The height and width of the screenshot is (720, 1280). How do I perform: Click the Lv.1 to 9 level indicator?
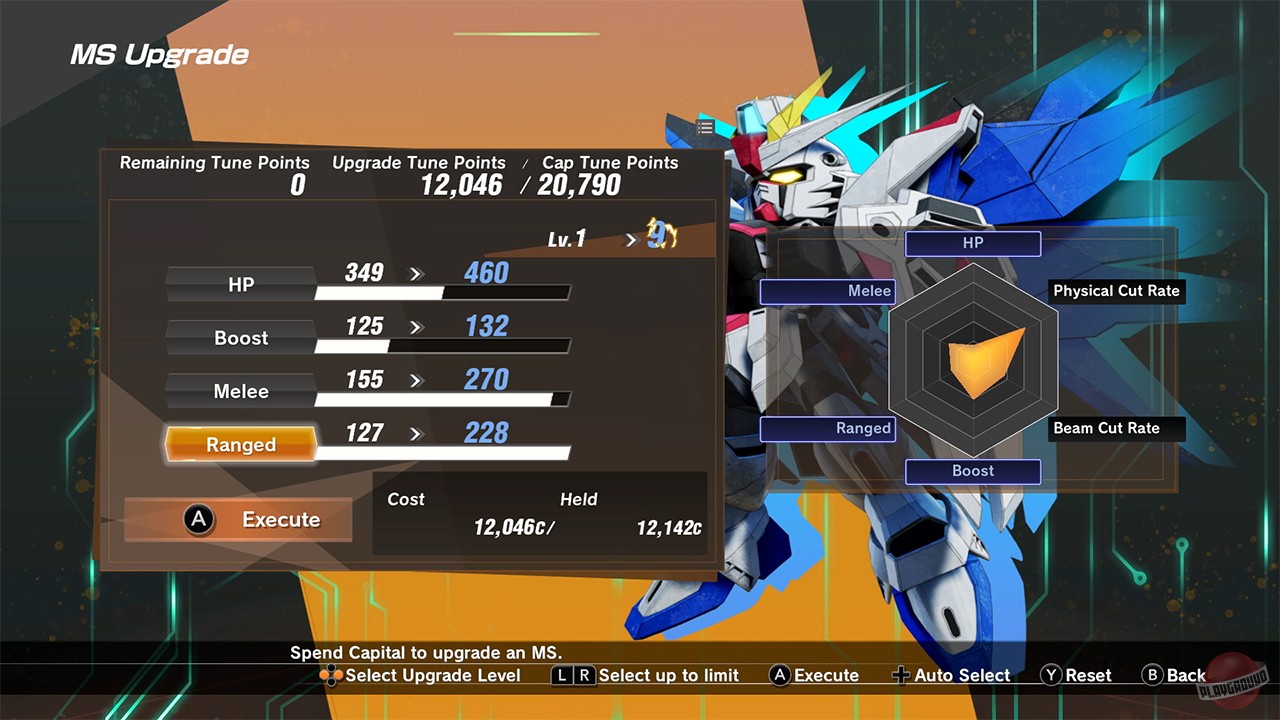pyautogui.click(x=610, y=238)
